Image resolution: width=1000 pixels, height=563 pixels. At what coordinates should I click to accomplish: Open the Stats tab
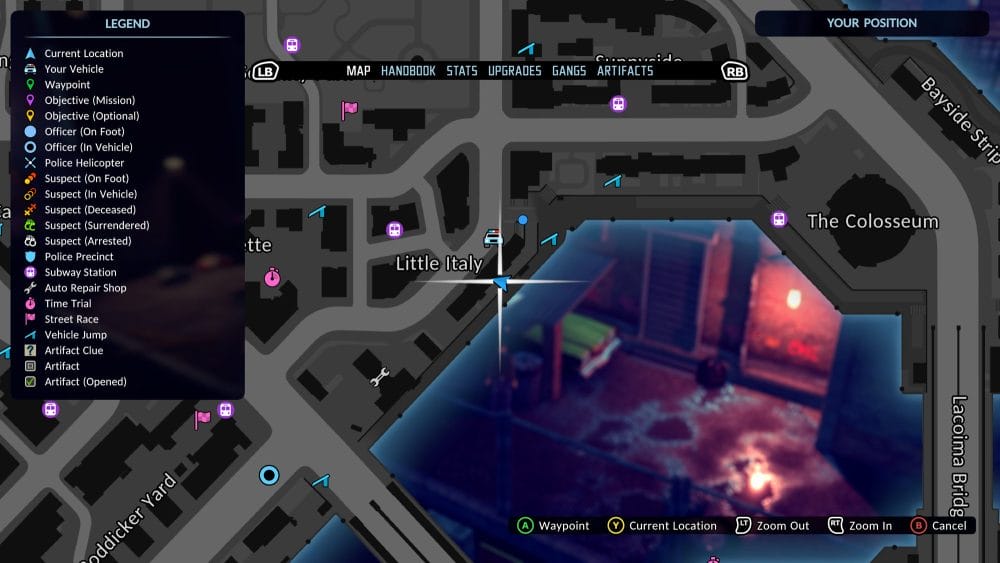tap(462, 71)
